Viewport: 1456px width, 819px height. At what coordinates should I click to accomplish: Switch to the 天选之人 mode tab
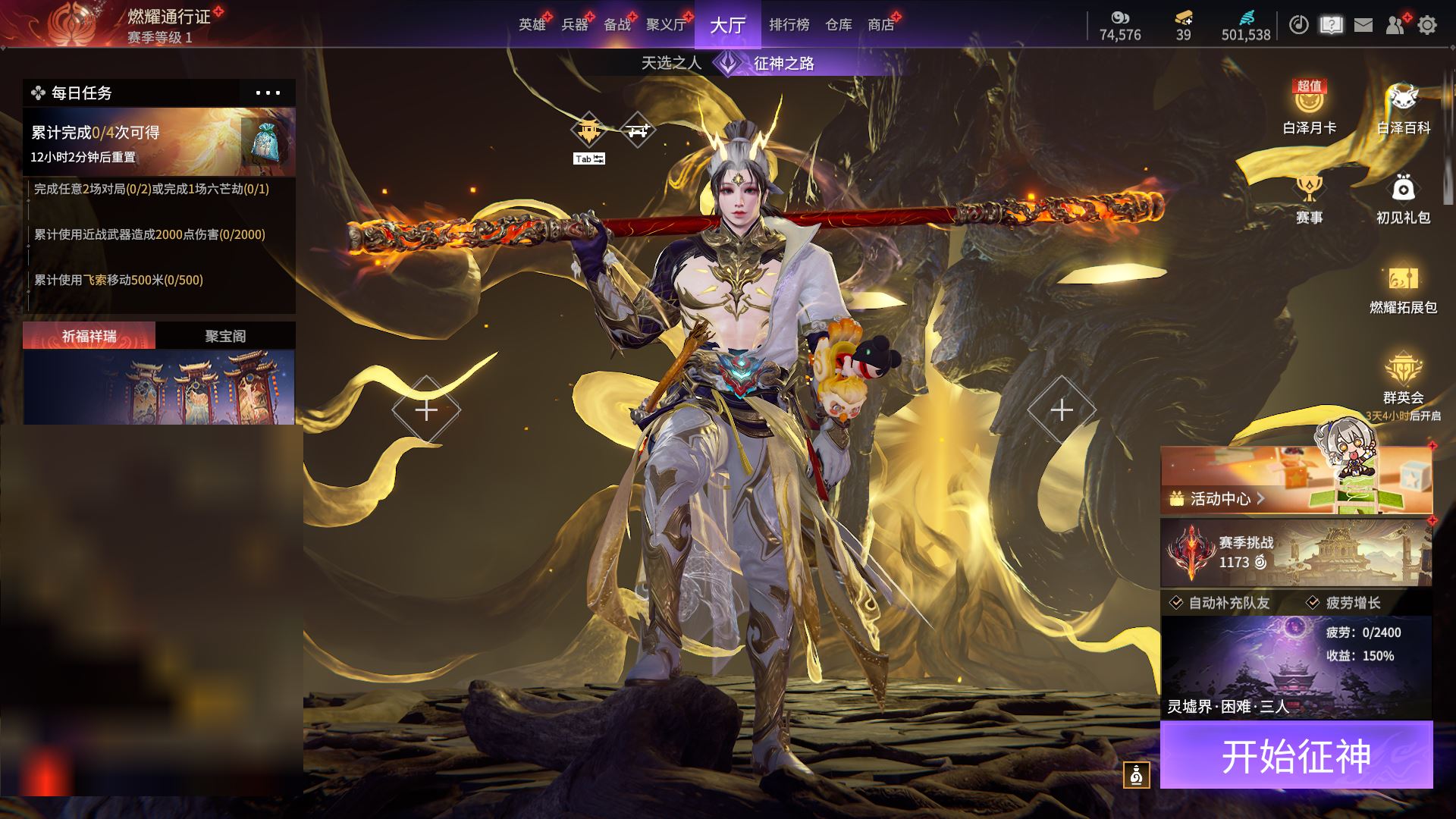tap(671, 63)
